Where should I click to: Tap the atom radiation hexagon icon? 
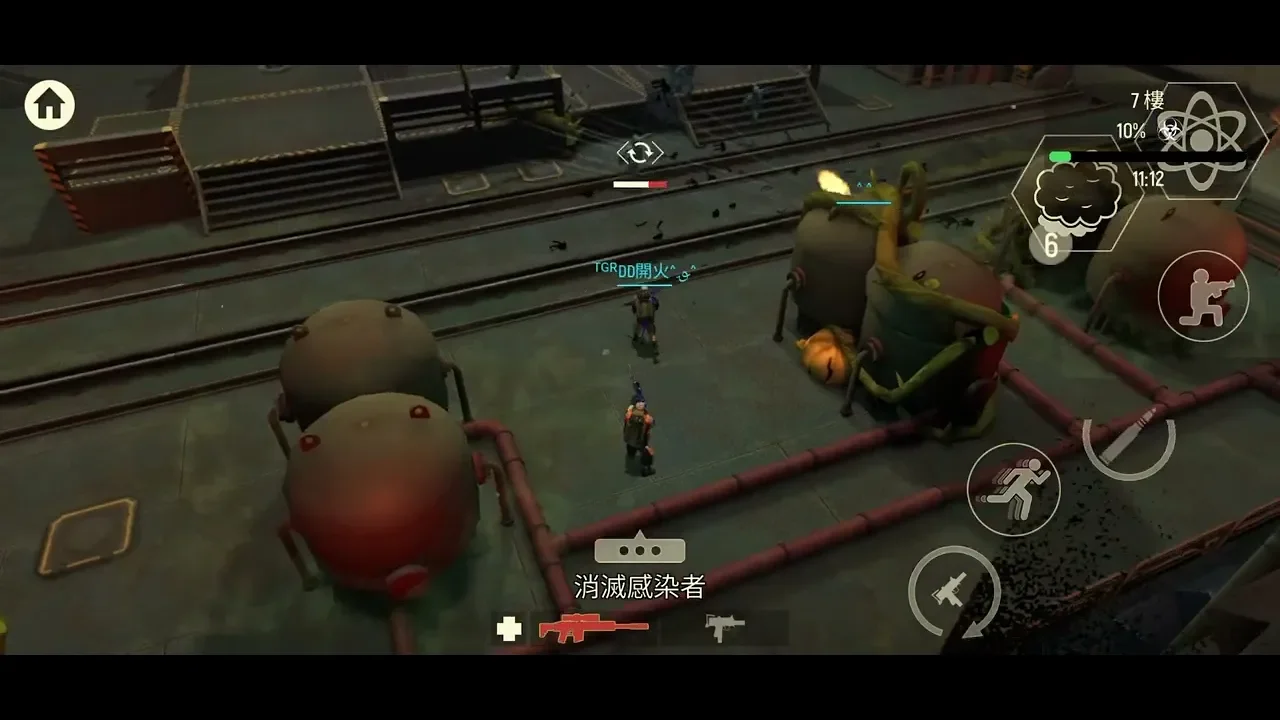point(1199,140)
